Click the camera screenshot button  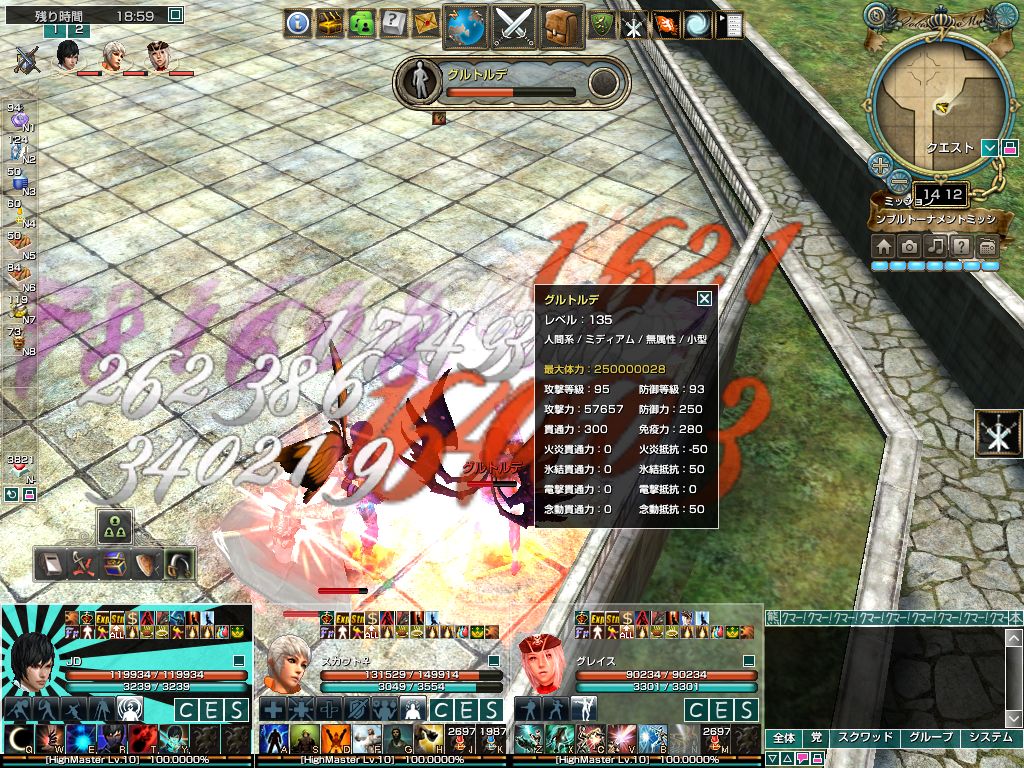click(909, 246)
